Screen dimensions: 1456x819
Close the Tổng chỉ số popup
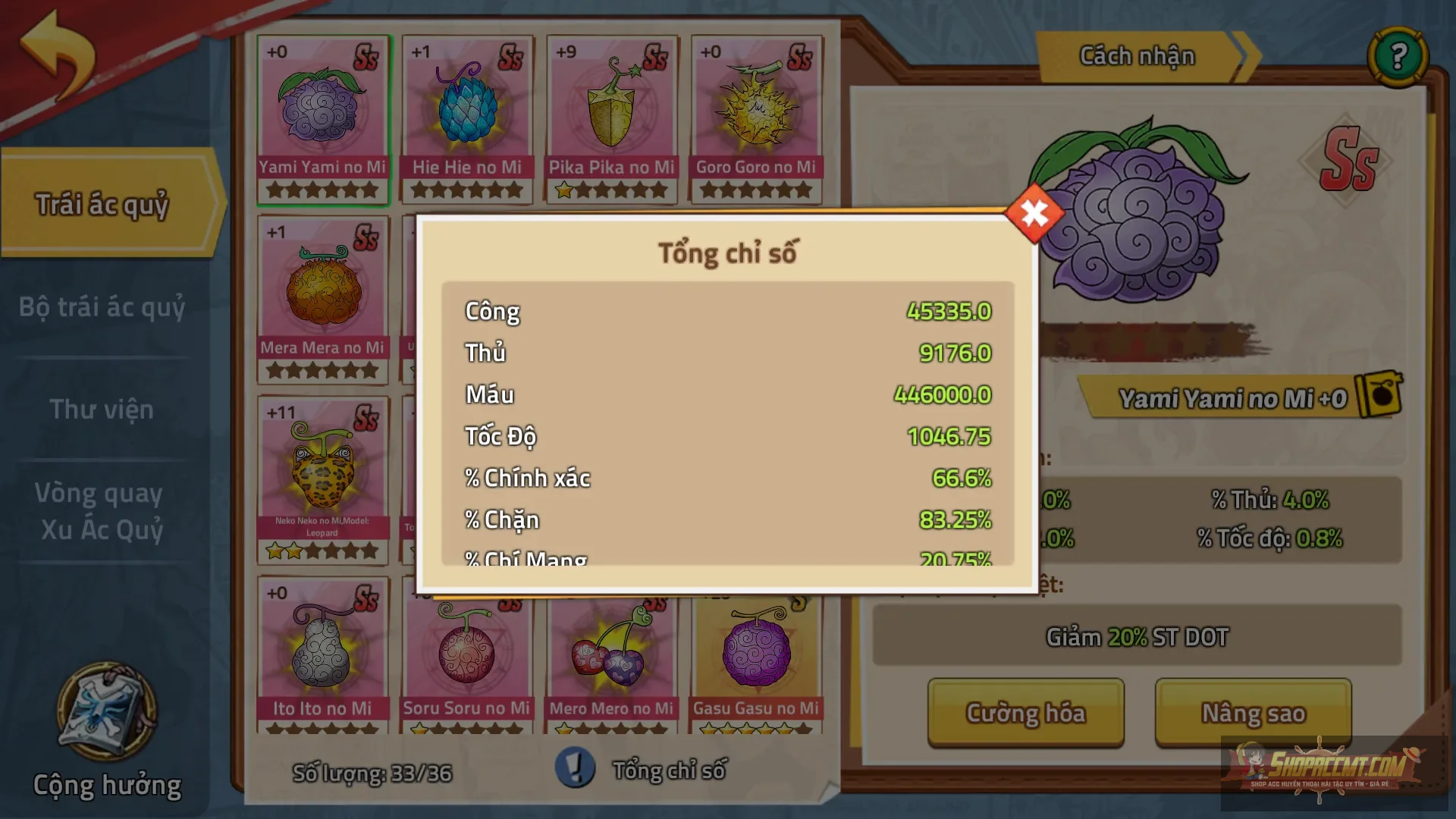pyautogui.click(x=1034, y=214)
